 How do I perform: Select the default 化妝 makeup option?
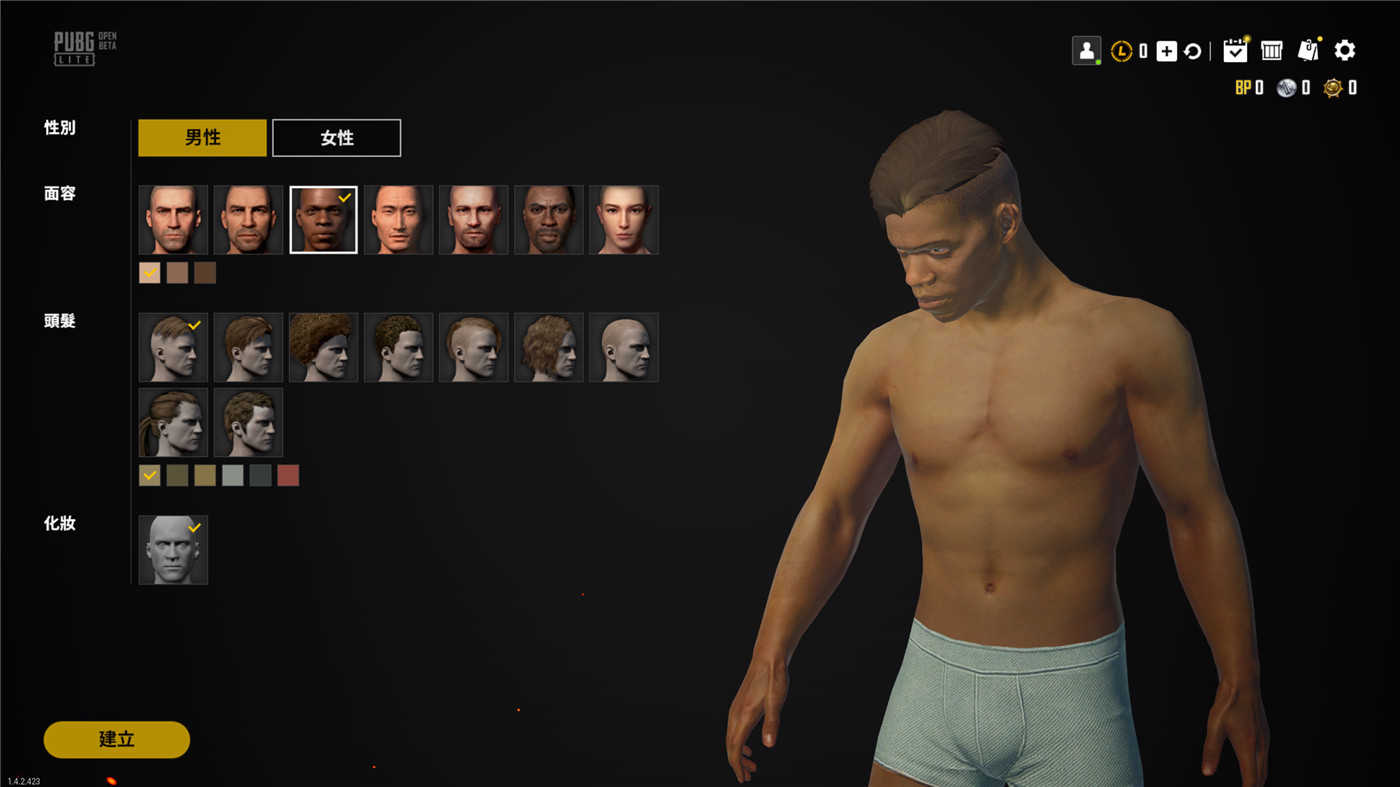(172, 548)
